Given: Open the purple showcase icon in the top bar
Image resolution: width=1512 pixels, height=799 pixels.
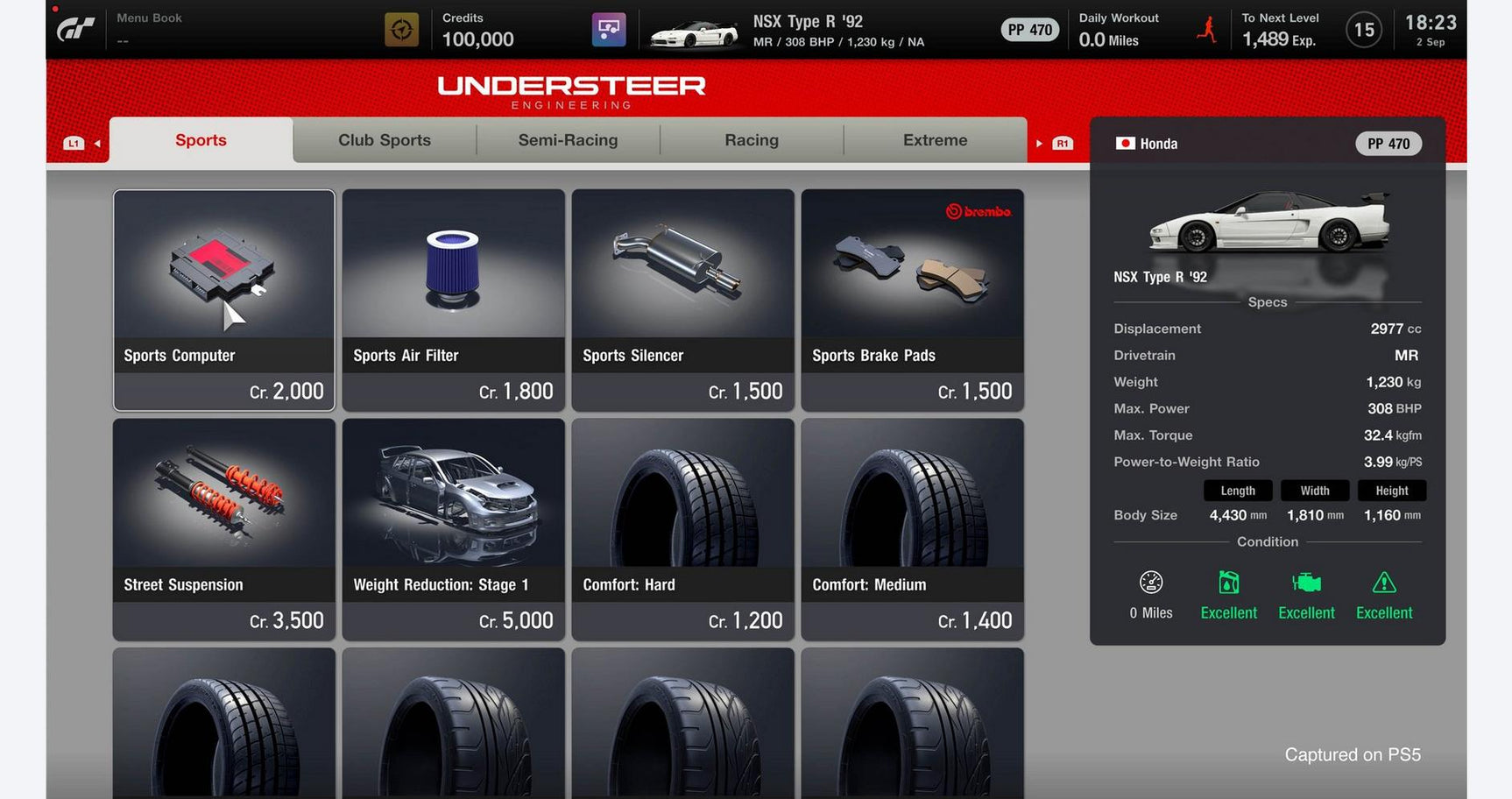Looking at the screenshot, I should 609,29.
